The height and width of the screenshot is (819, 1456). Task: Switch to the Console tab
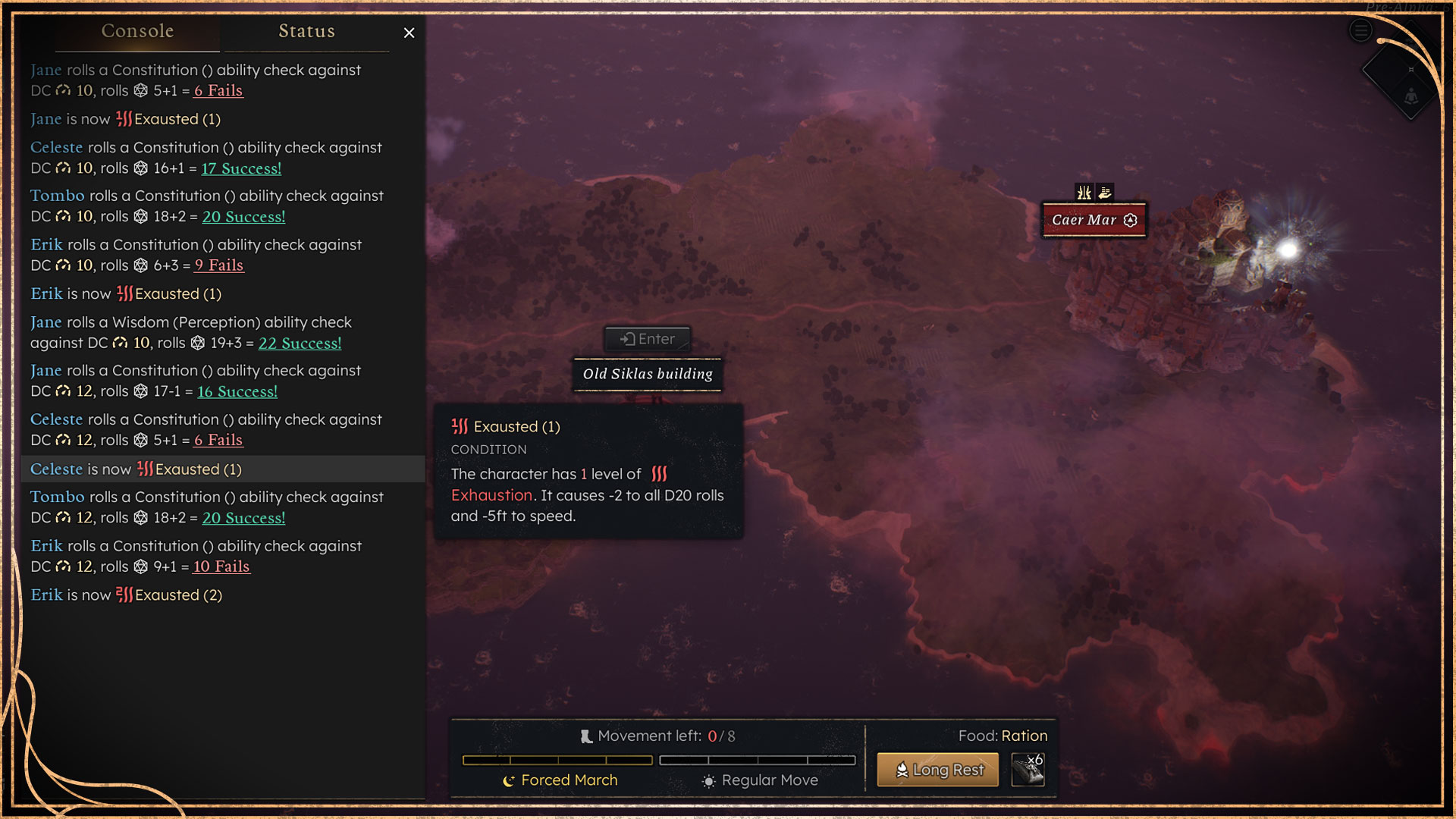click(x=137, y=31)
